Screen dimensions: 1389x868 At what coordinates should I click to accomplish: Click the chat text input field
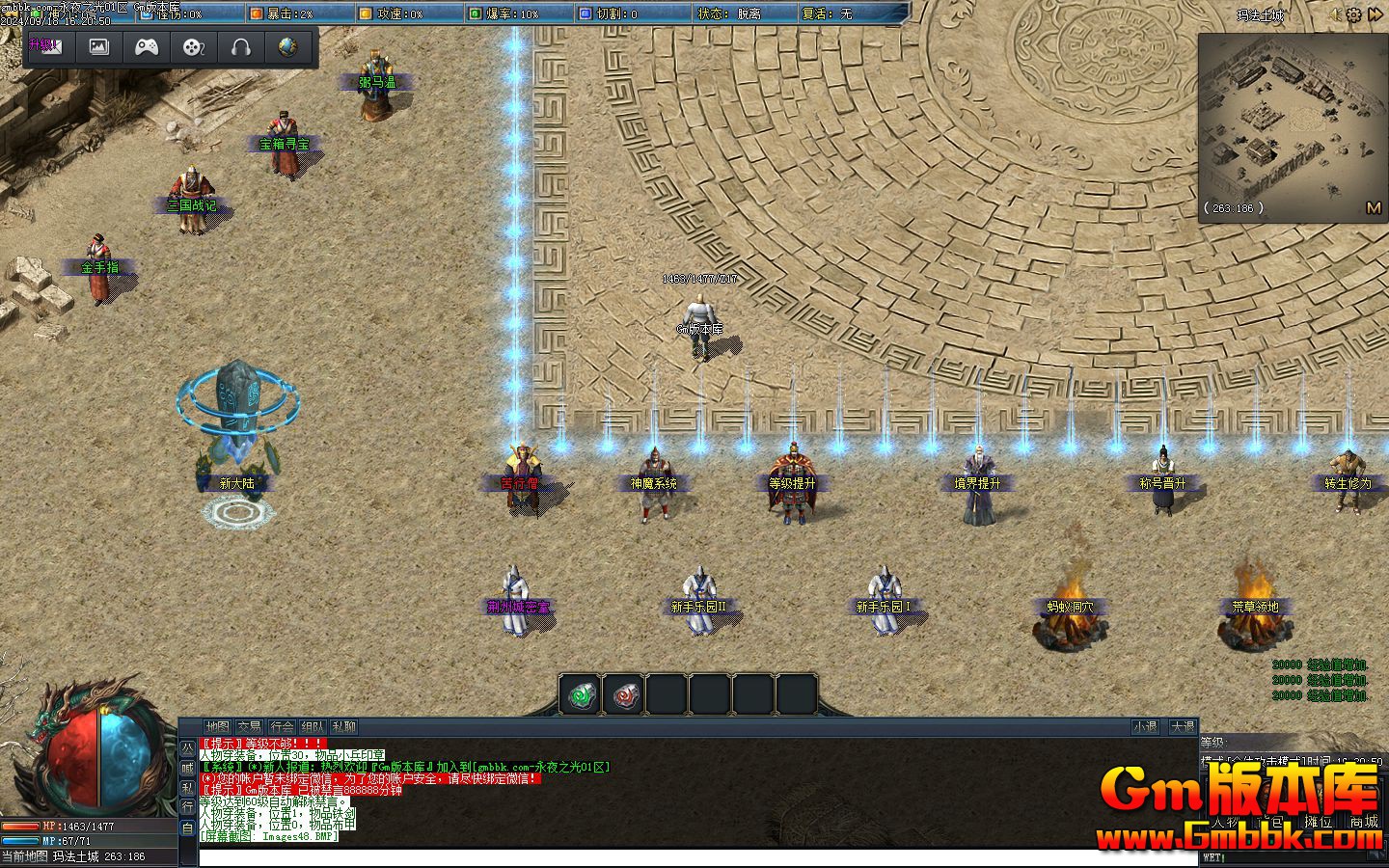coord(694,857)
